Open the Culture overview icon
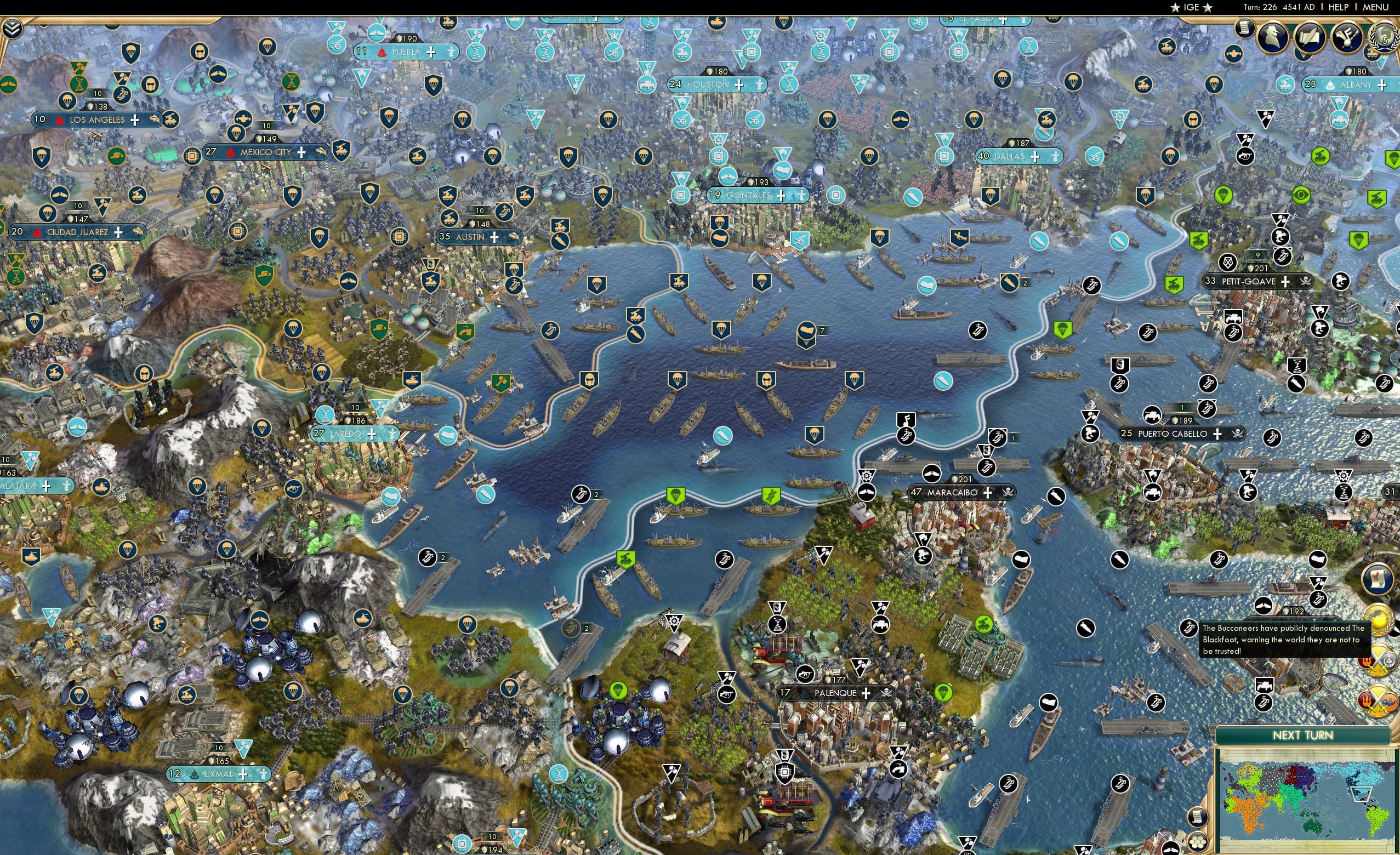1400x855 pixels. [x=1347, y=37]
